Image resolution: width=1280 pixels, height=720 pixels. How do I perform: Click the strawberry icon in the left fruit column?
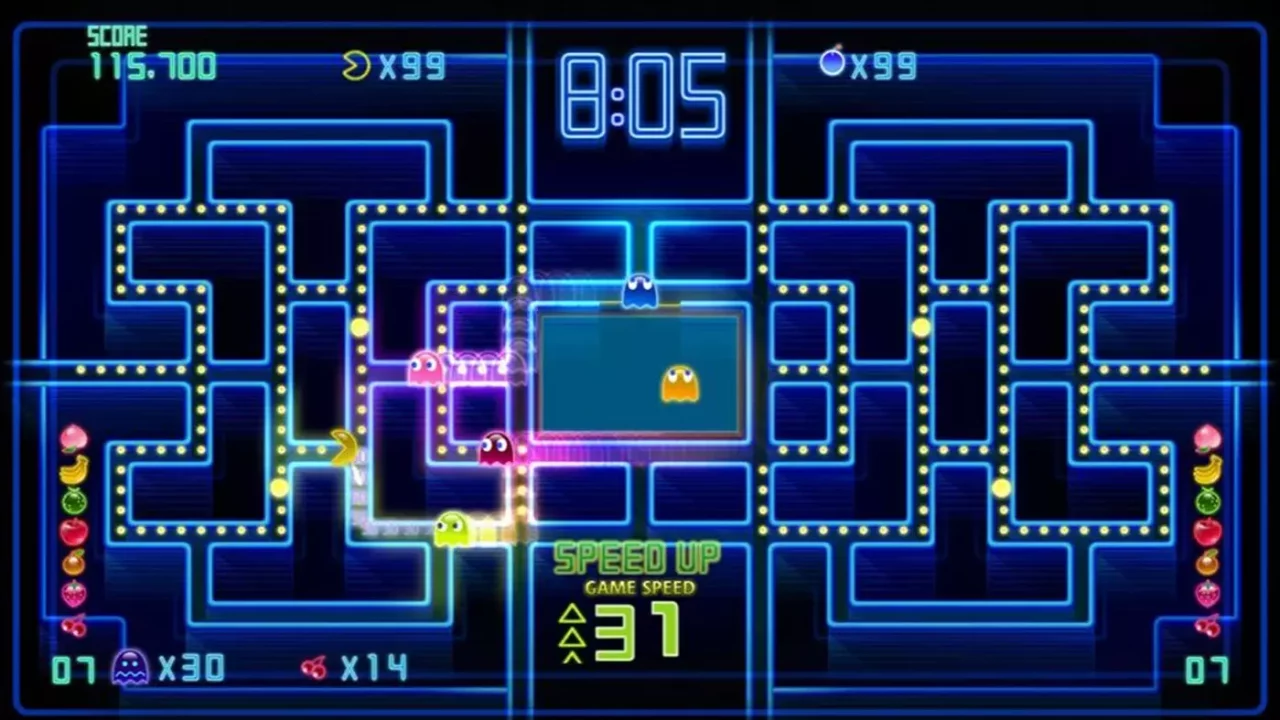coord(73,595)
